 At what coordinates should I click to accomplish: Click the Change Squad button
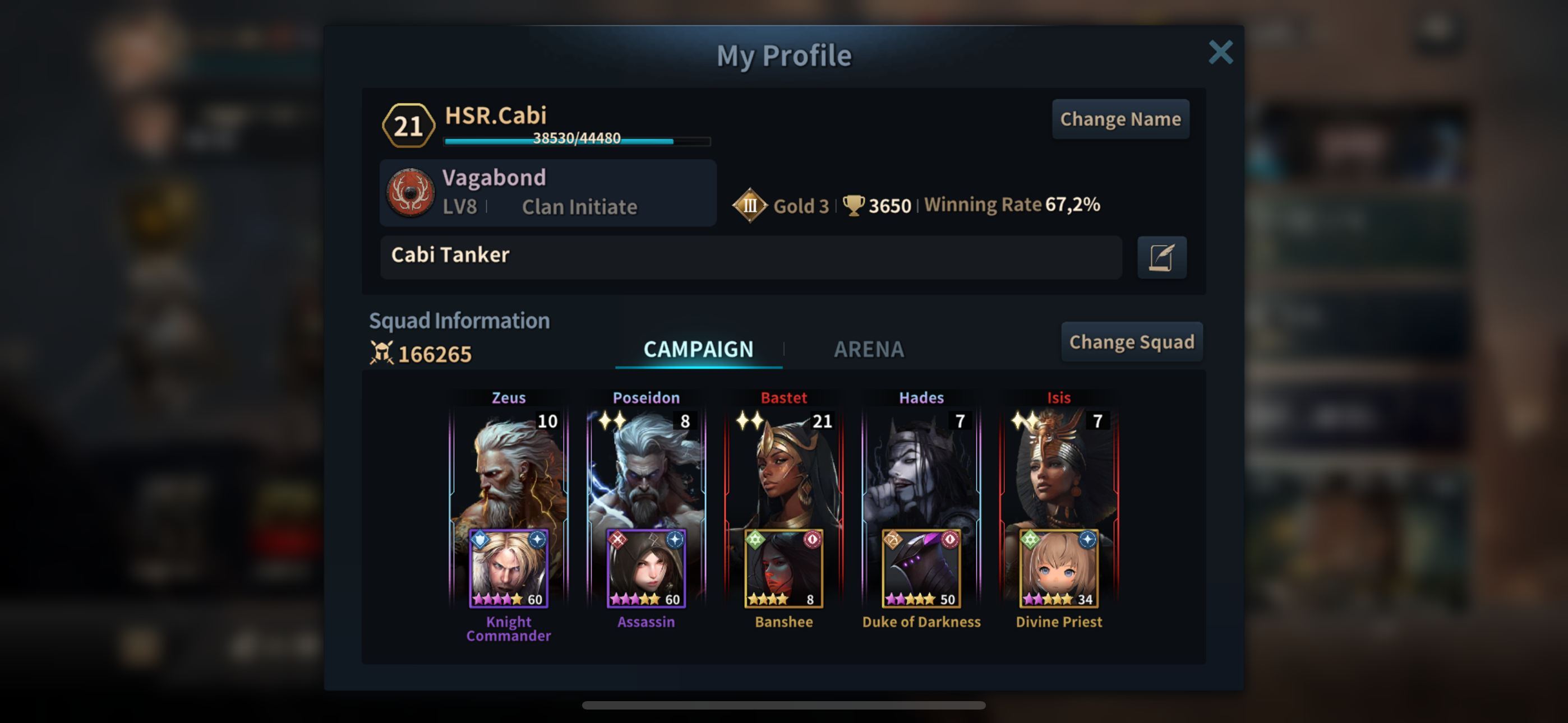point(1132,342)
